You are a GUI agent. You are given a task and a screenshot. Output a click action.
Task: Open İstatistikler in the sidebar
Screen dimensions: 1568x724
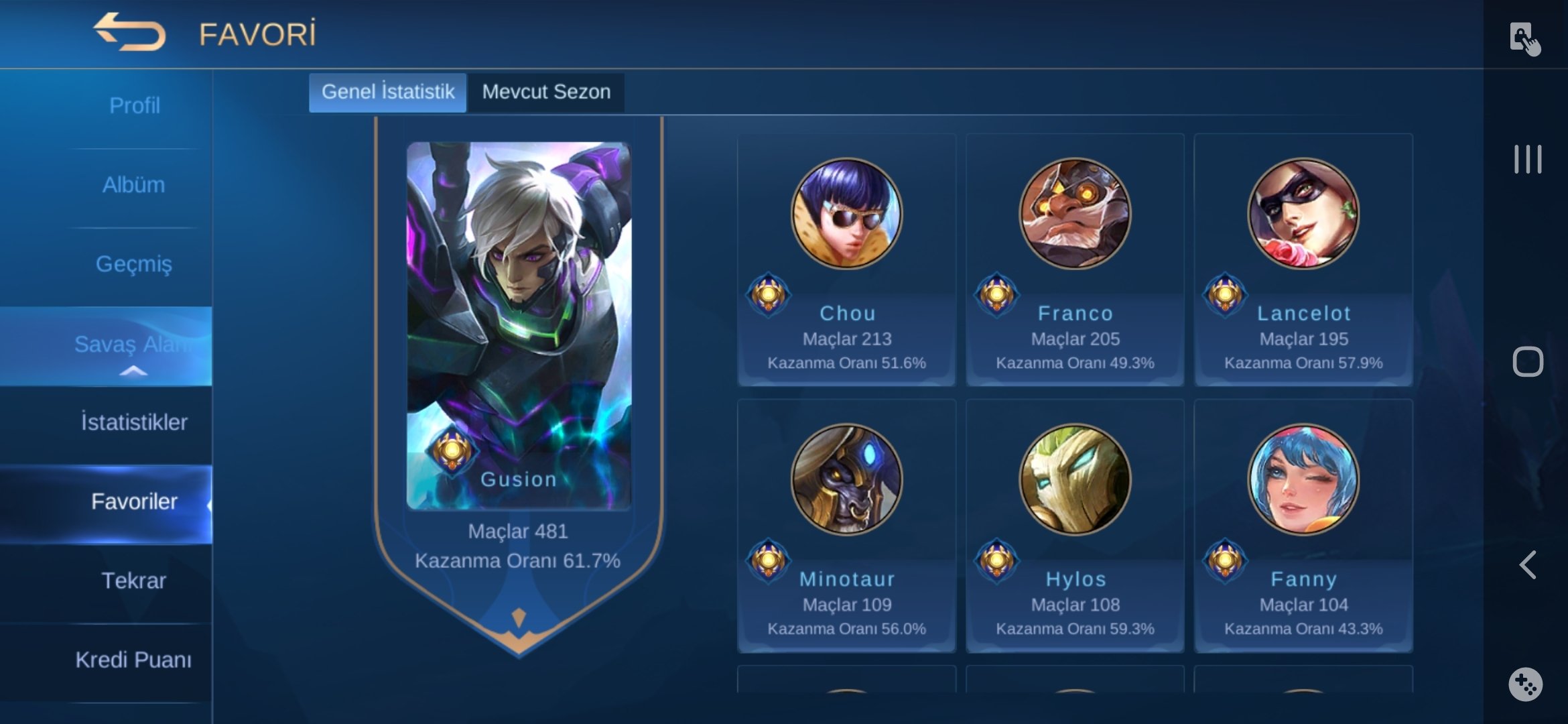(x=134, y=422)
